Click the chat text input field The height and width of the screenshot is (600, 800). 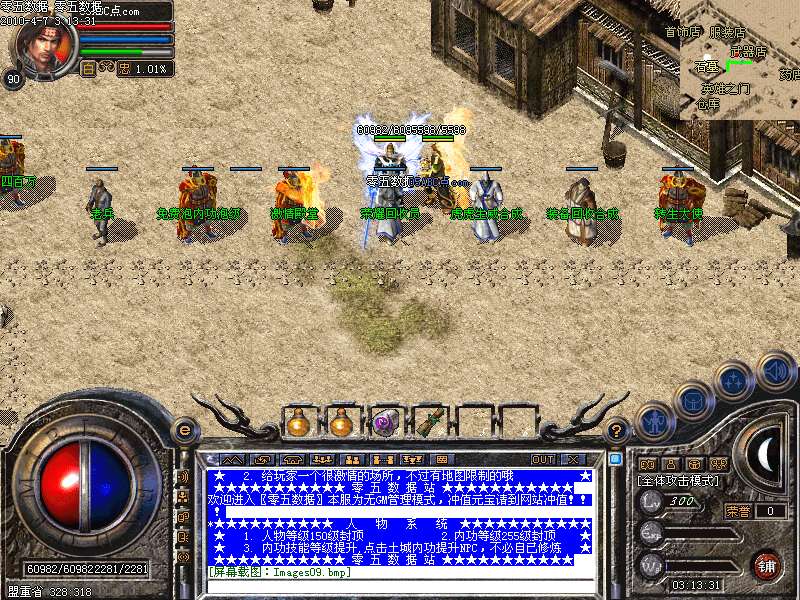point(400,586)
